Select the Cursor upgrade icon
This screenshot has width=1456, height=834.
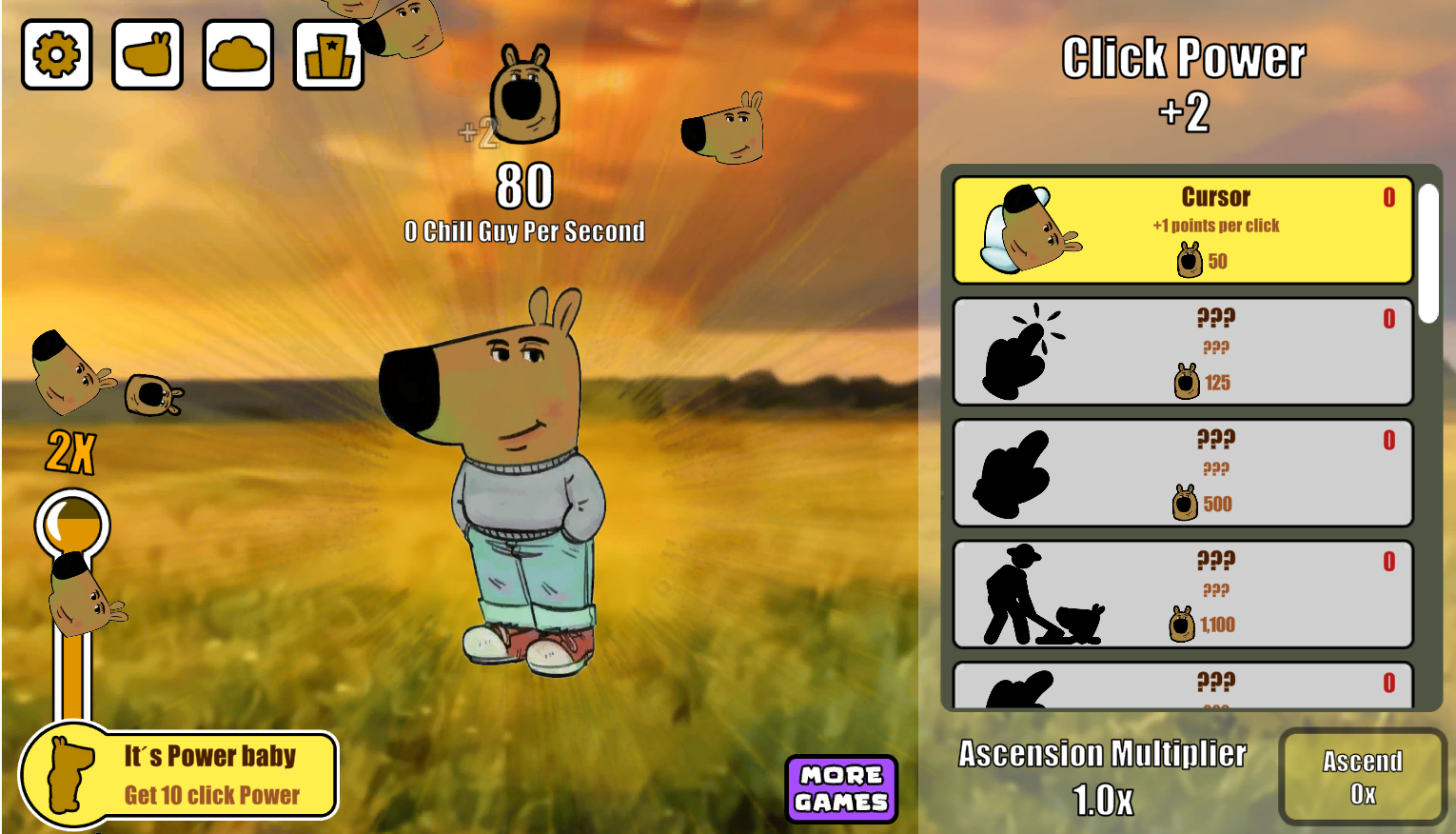point(1033,231)
